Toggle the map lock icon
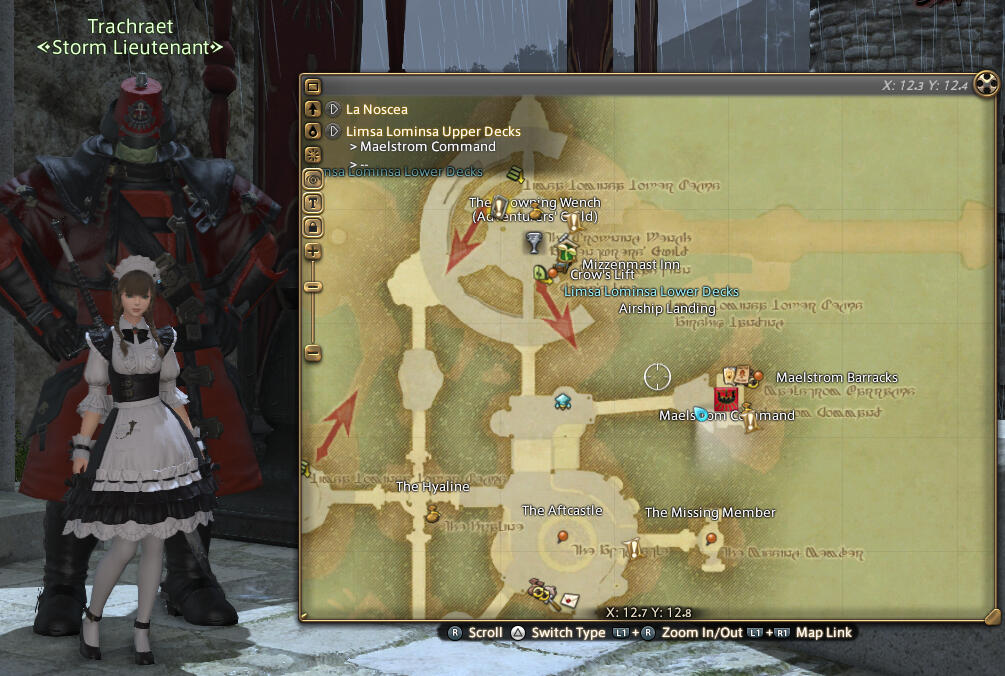1005x676 pixels. [x=313, y=227]
